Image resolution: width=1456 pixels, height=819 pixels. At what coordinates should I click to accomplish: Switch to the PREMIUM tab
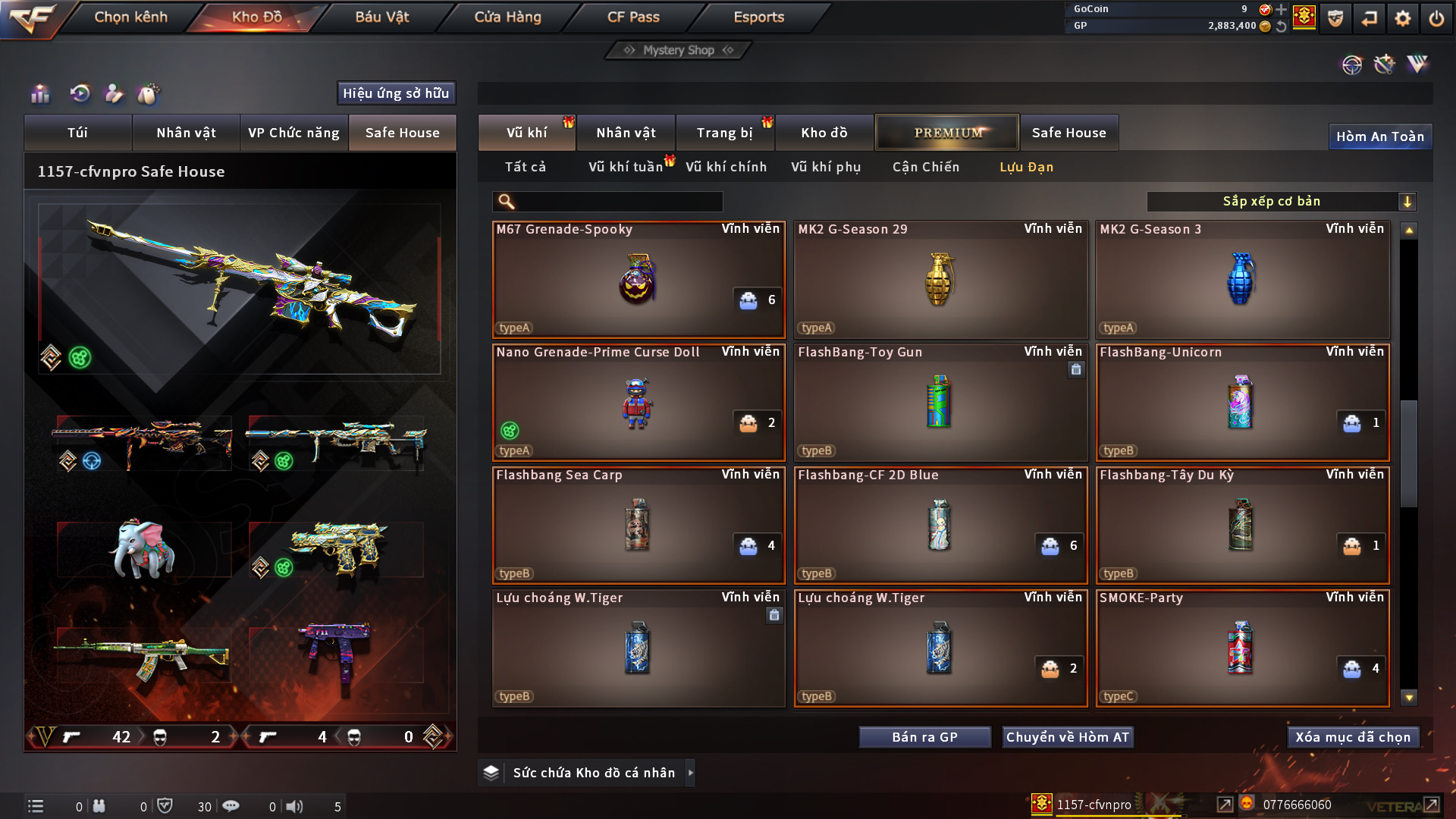(947, 133)
